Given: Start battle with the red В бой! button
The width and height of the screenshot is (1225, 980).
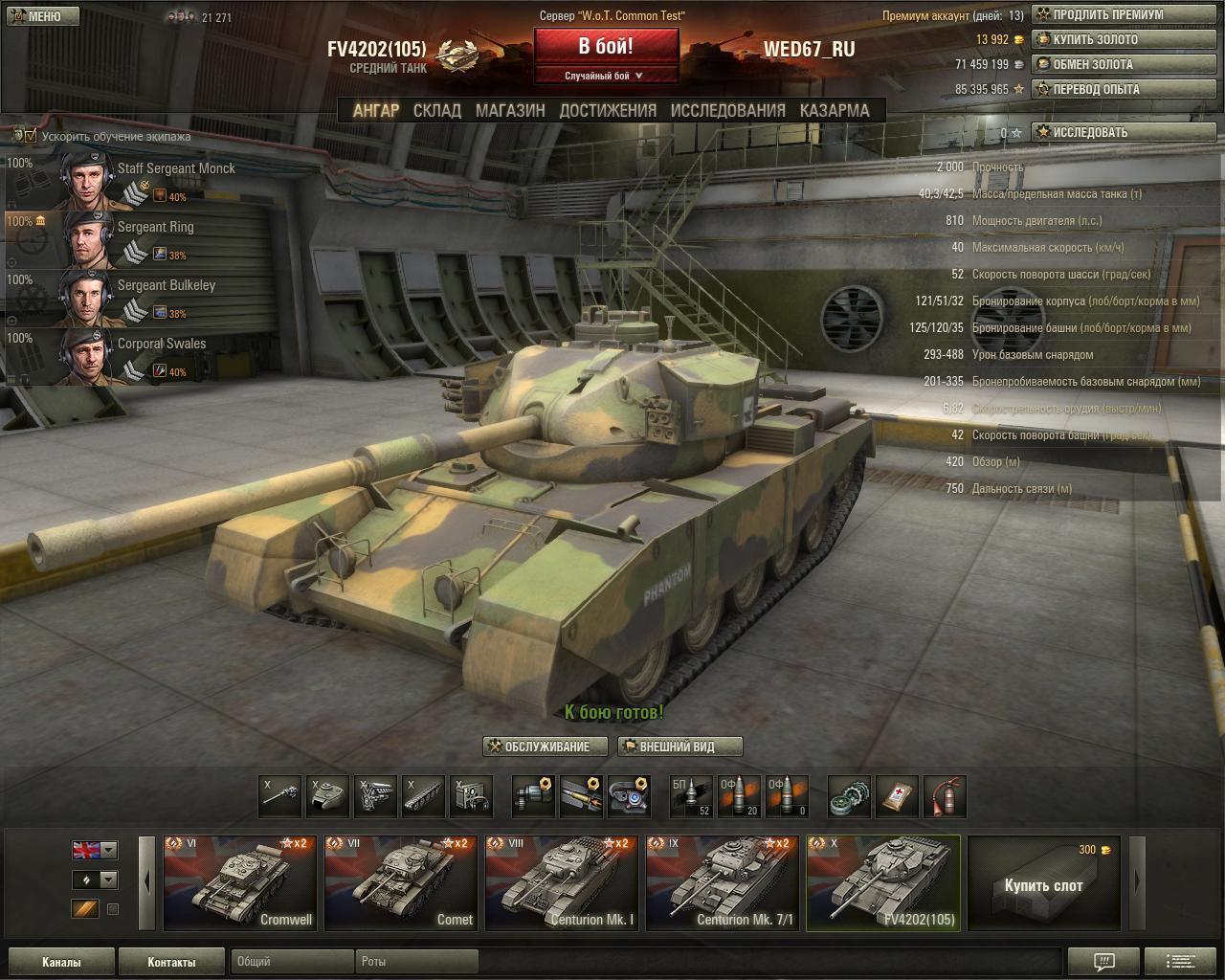Looking at the screenshot, I should pos(606,47).
